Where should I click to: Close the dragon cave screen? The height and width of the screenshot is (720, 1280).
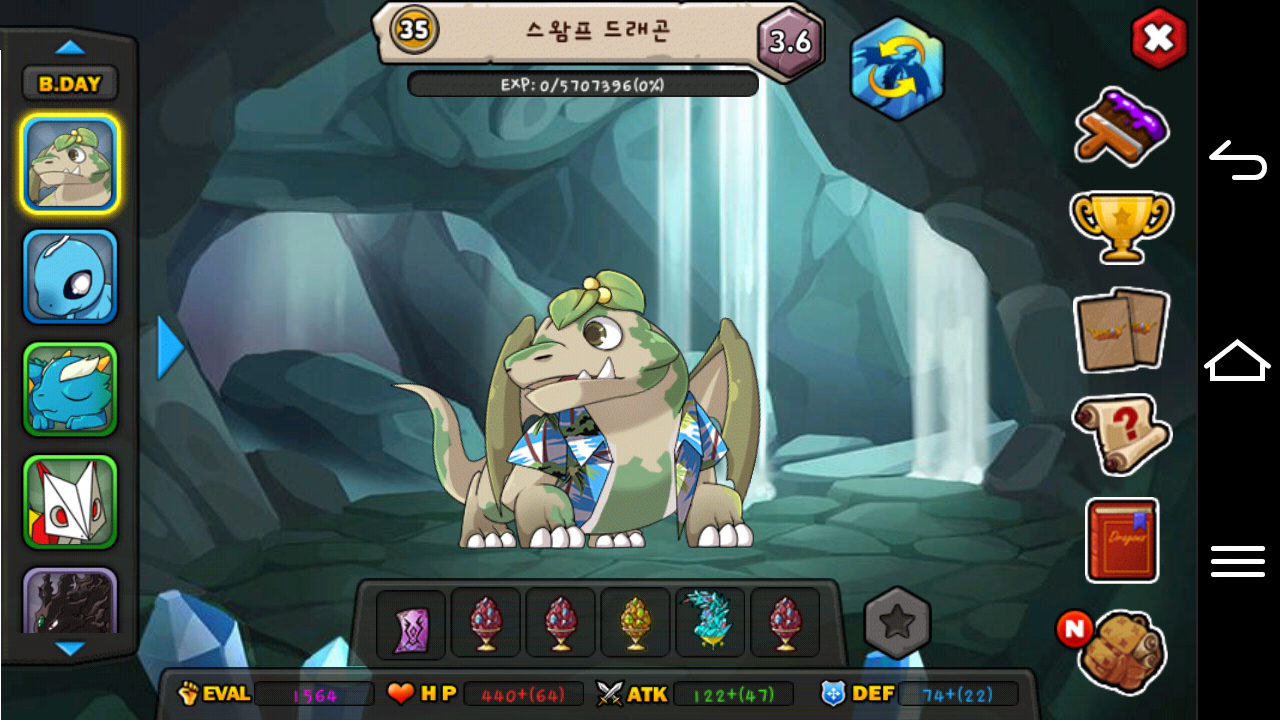click(x=1158, y=39)
